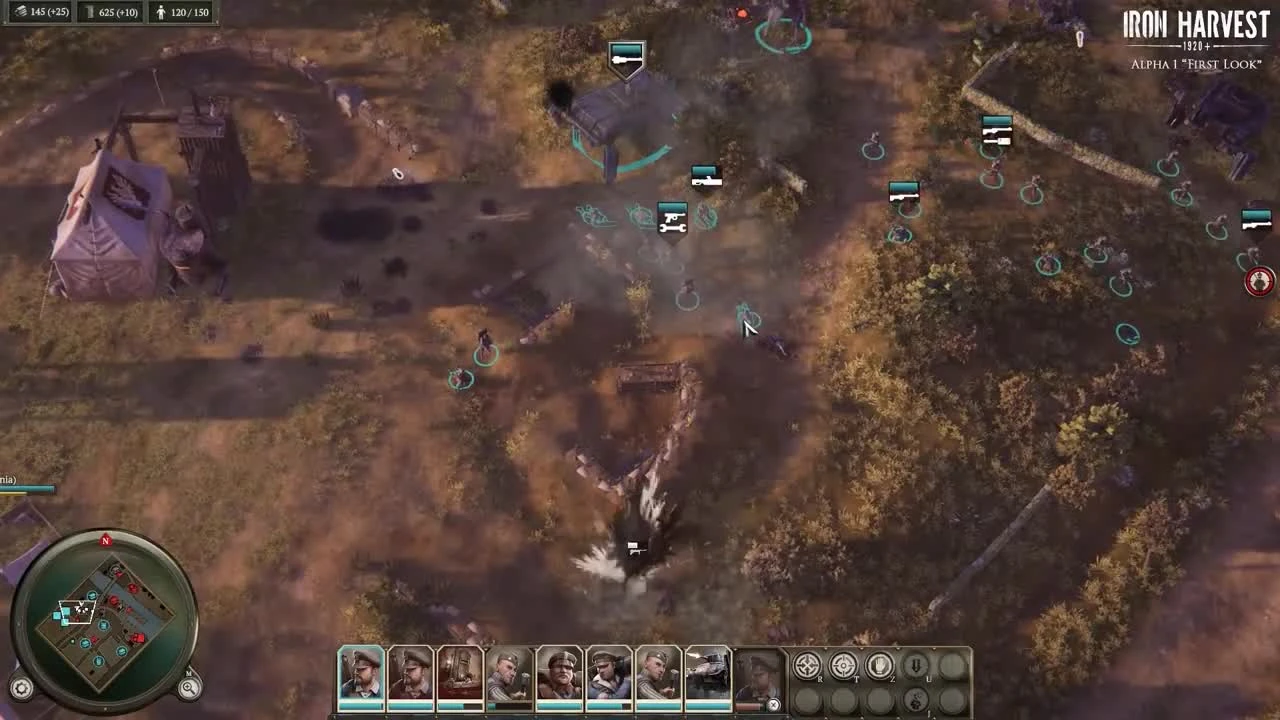Image resolution: width=1280 pixels, height=720 pixels.
Task: Activate the R ability in the command panel
Action: tap(807, 665)
